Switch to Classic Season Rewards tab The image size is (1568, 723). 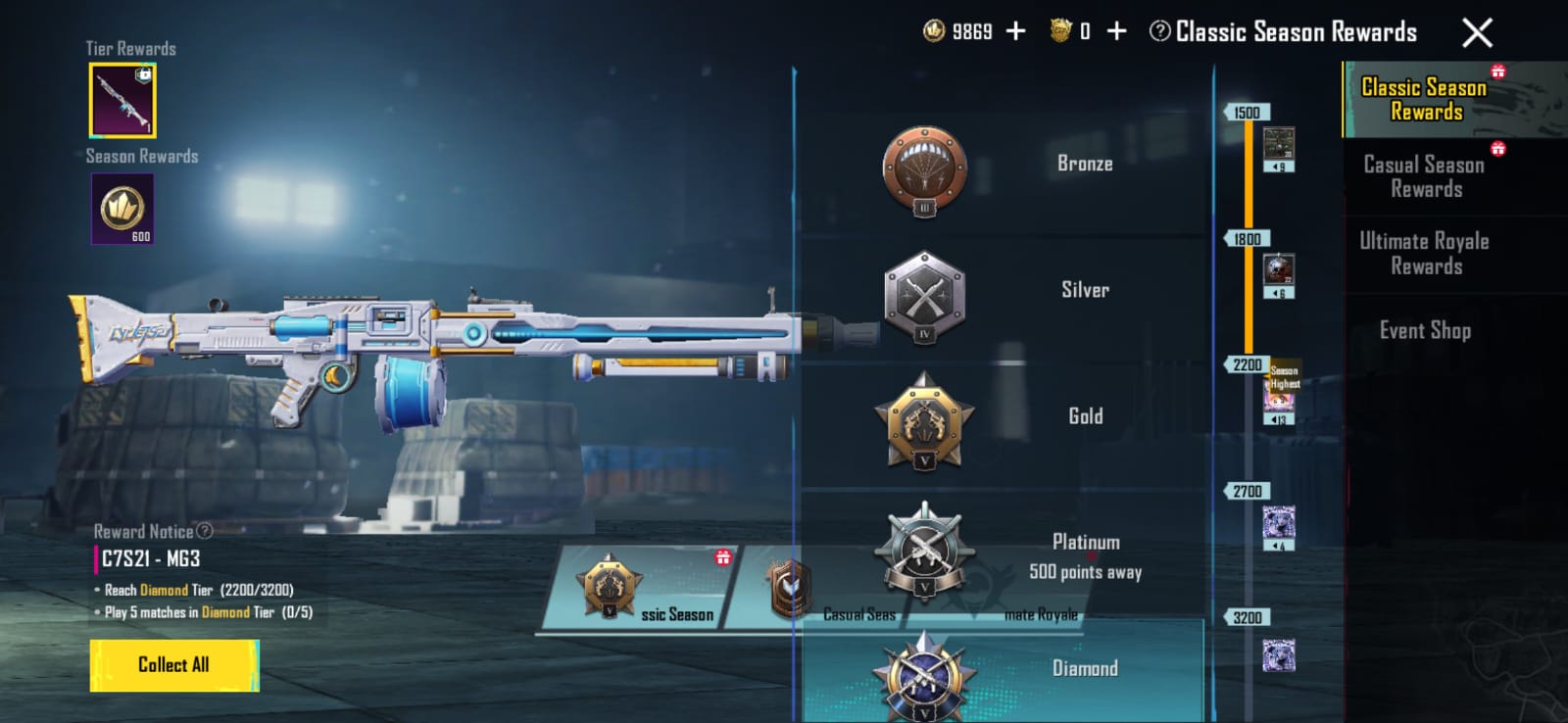(1424, 100)
